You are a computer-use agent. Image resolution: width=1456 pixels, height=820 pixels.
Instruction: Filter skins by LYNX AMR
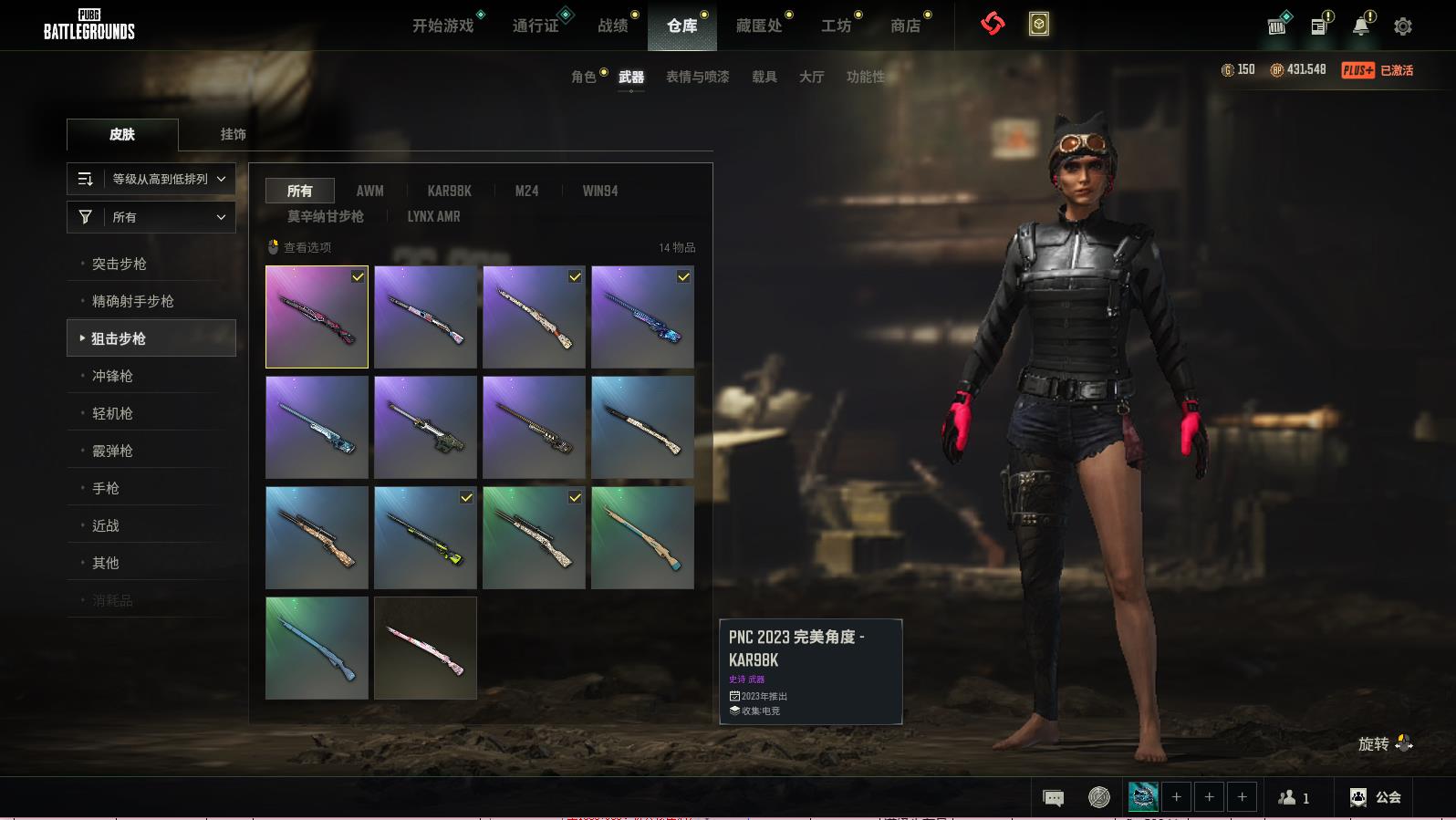click(x=434, y=216)
